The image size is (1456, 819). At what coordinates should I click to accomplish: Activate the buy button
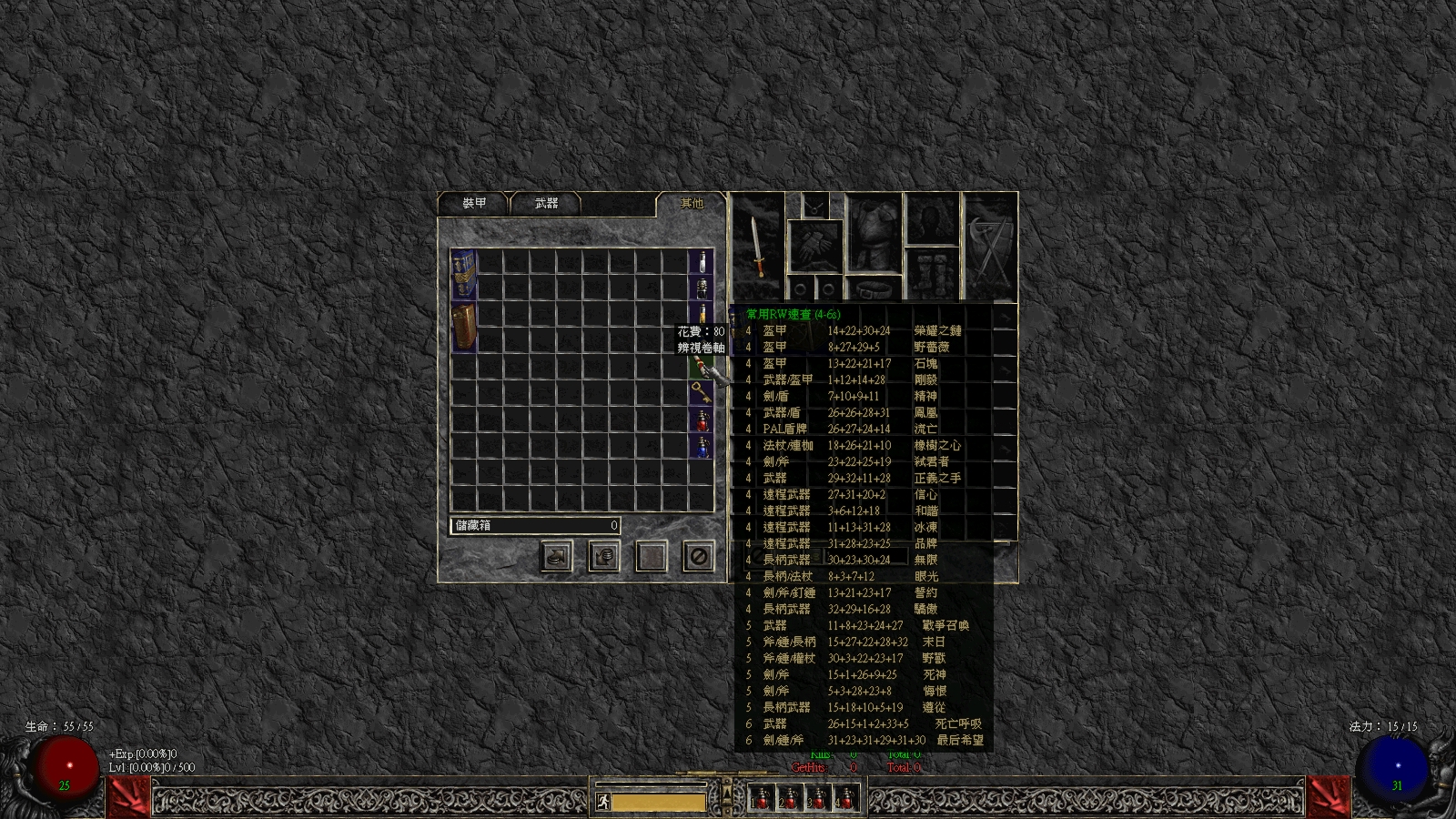point(557,556)
